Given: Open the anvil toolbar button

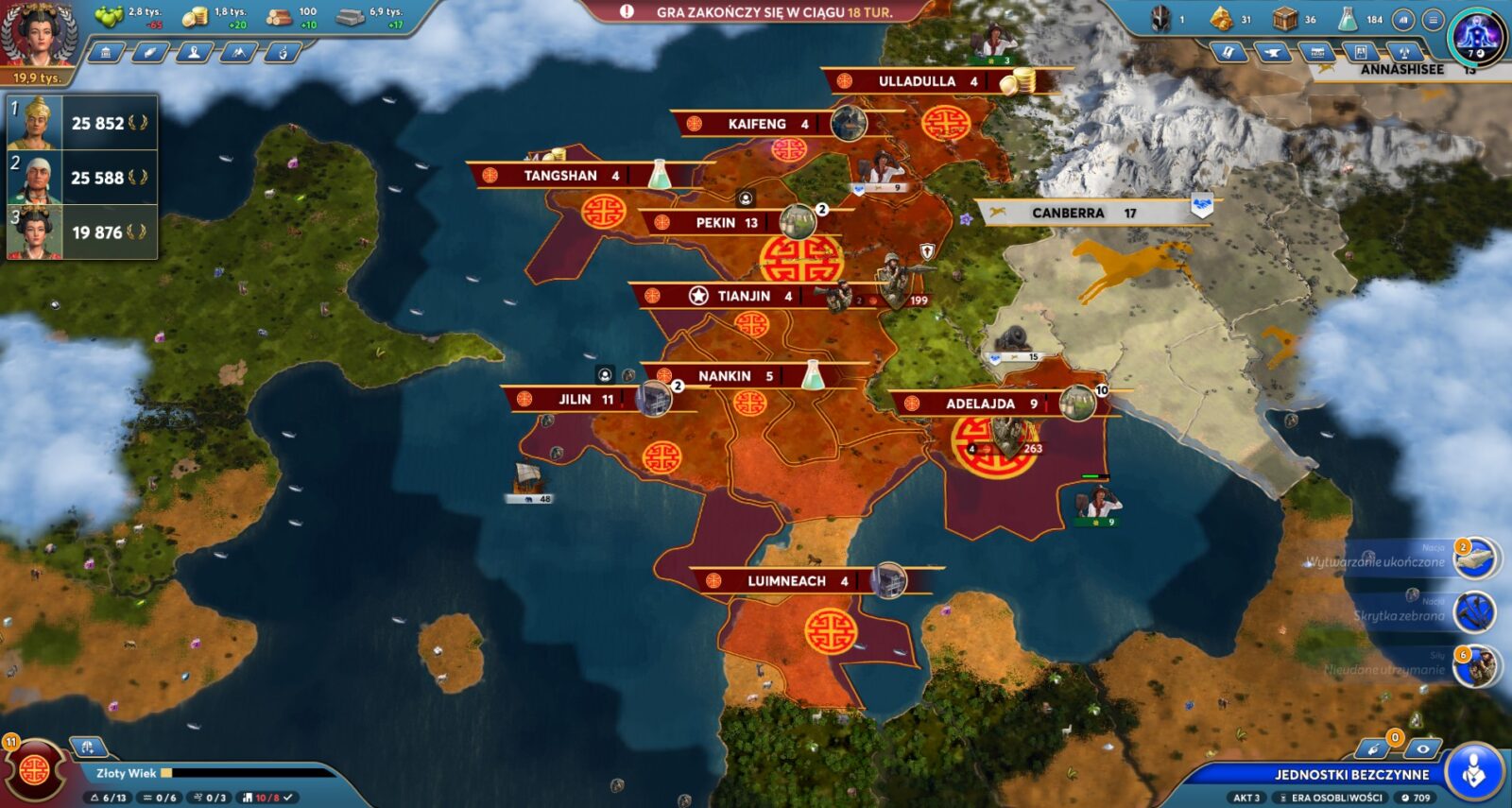Looking at the screenshot, I should coord(1273,53).
